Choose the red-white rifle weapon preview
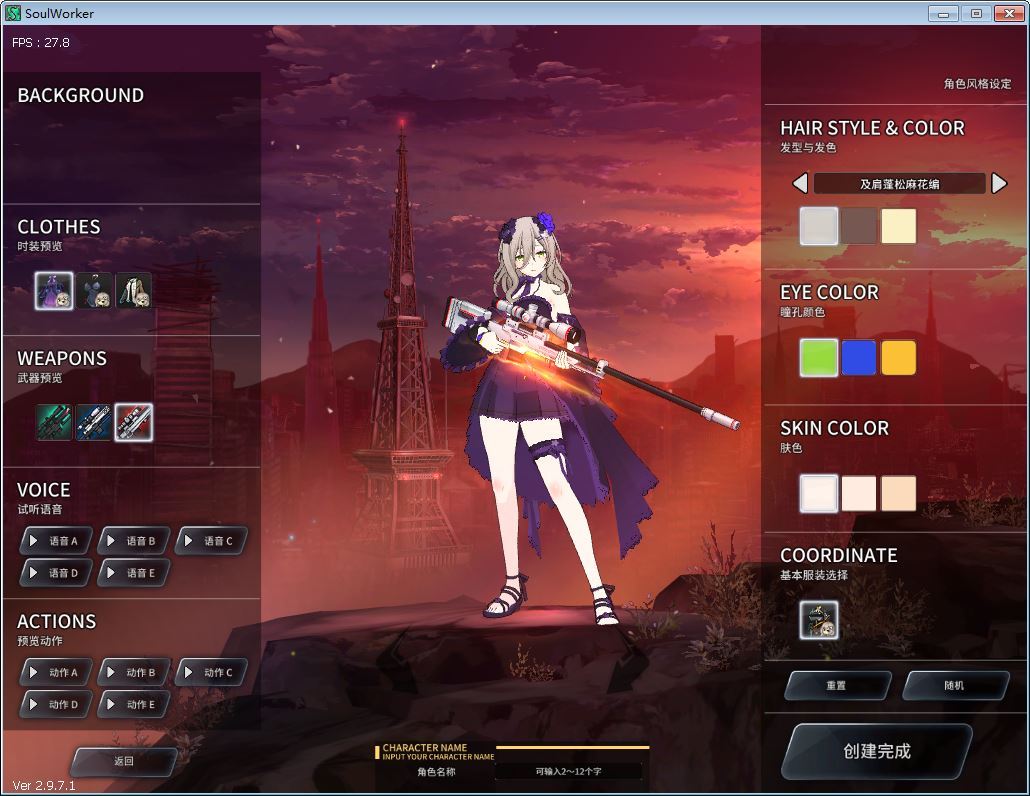The image size is (1030, 796). coord(134,422)
